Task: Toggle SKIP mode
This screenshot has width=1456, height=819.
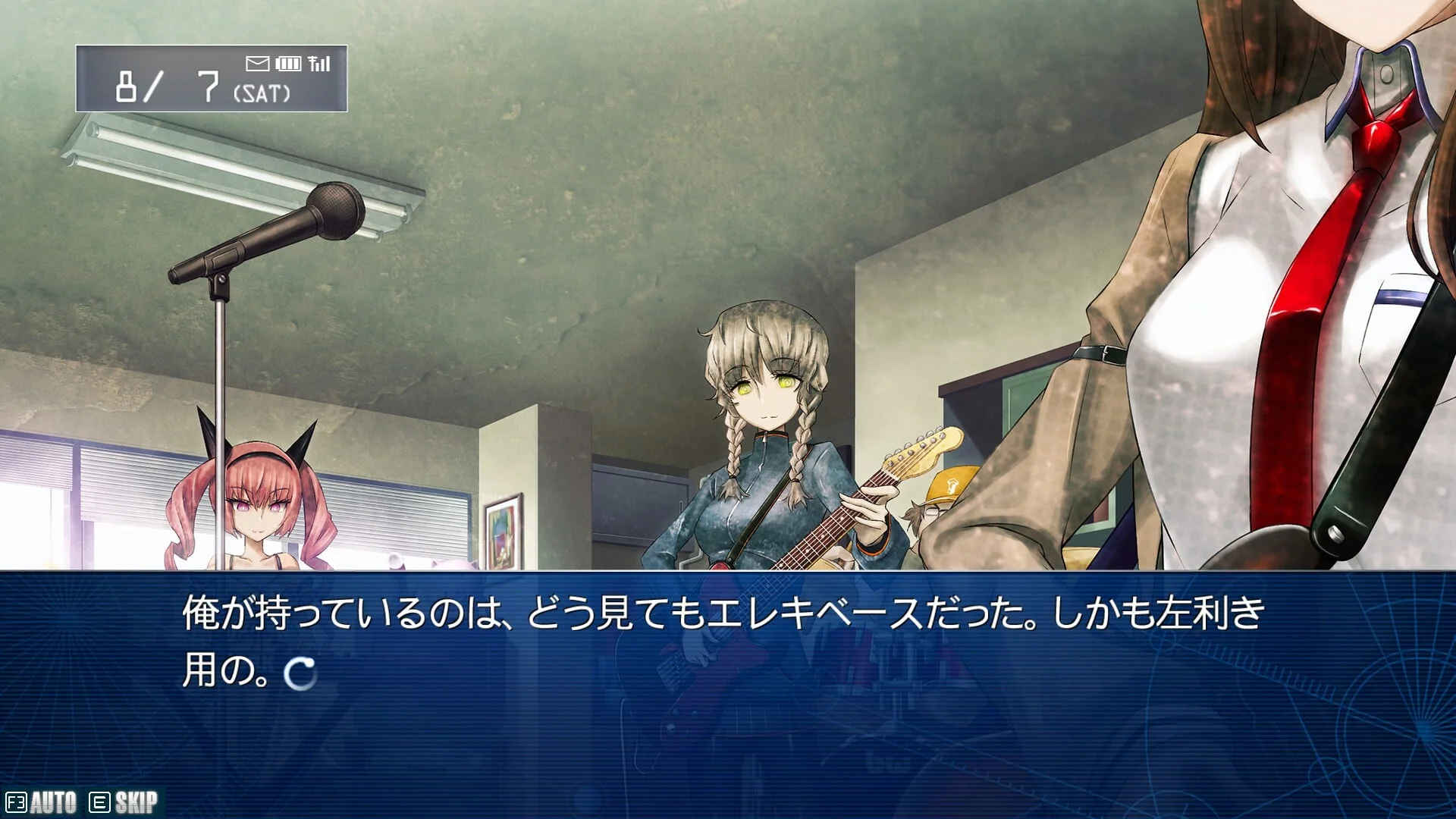Action: 124,802
